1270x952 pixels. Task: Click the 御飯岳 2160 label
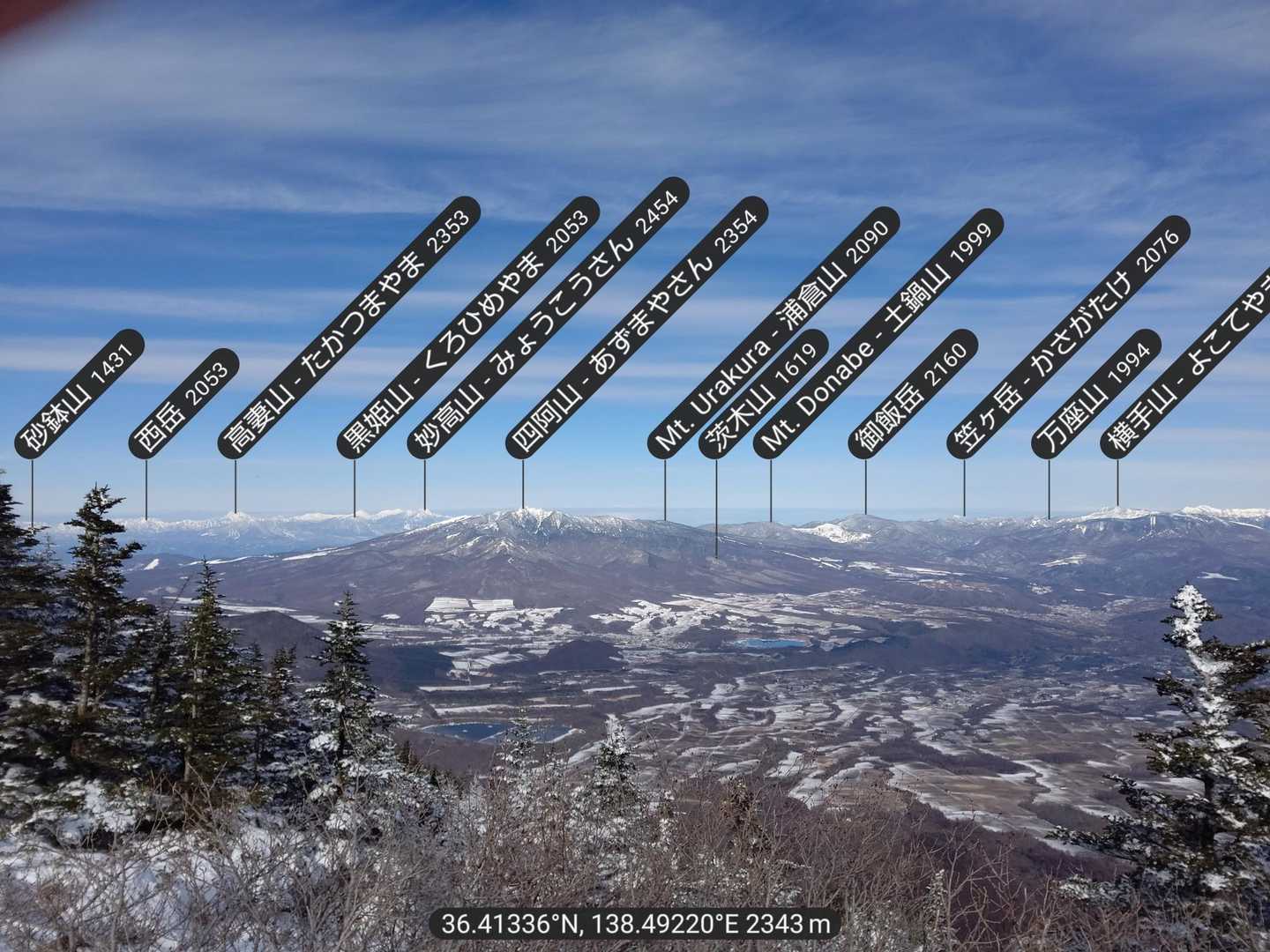click(x=913, y=394)
